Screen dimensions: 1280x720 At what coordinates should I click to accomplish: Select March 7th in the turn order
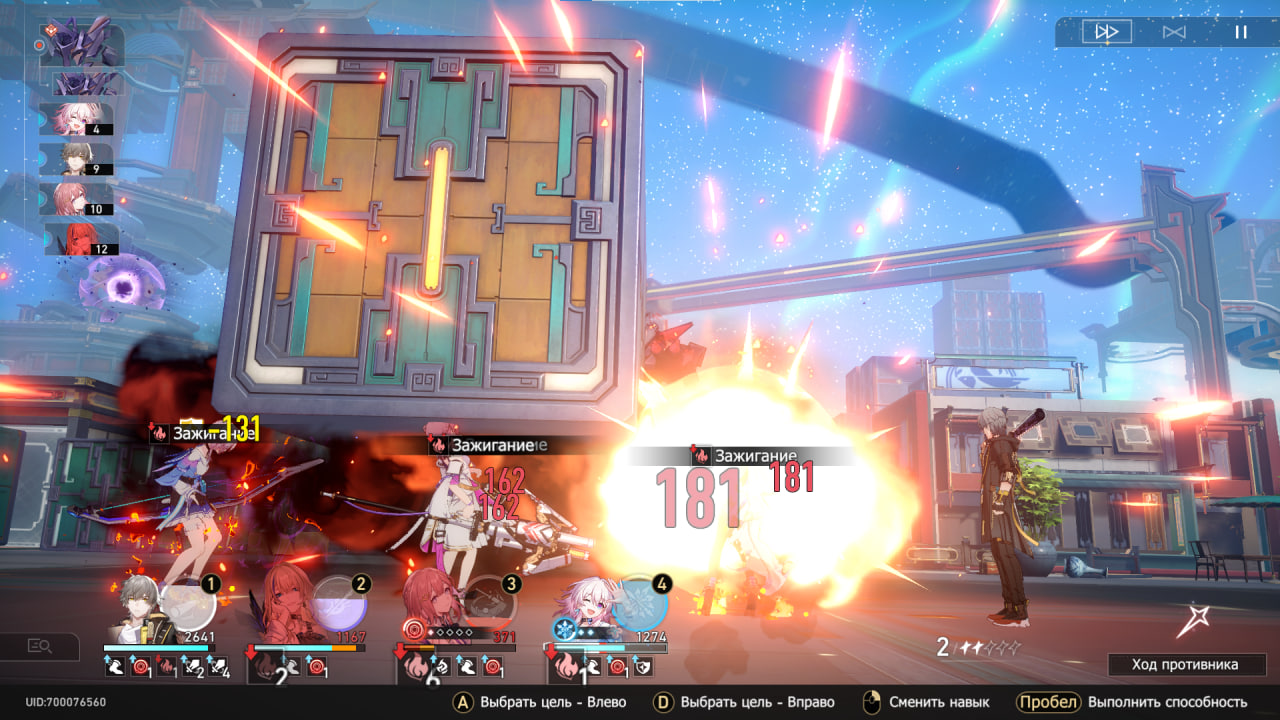[x=76, y=119]
